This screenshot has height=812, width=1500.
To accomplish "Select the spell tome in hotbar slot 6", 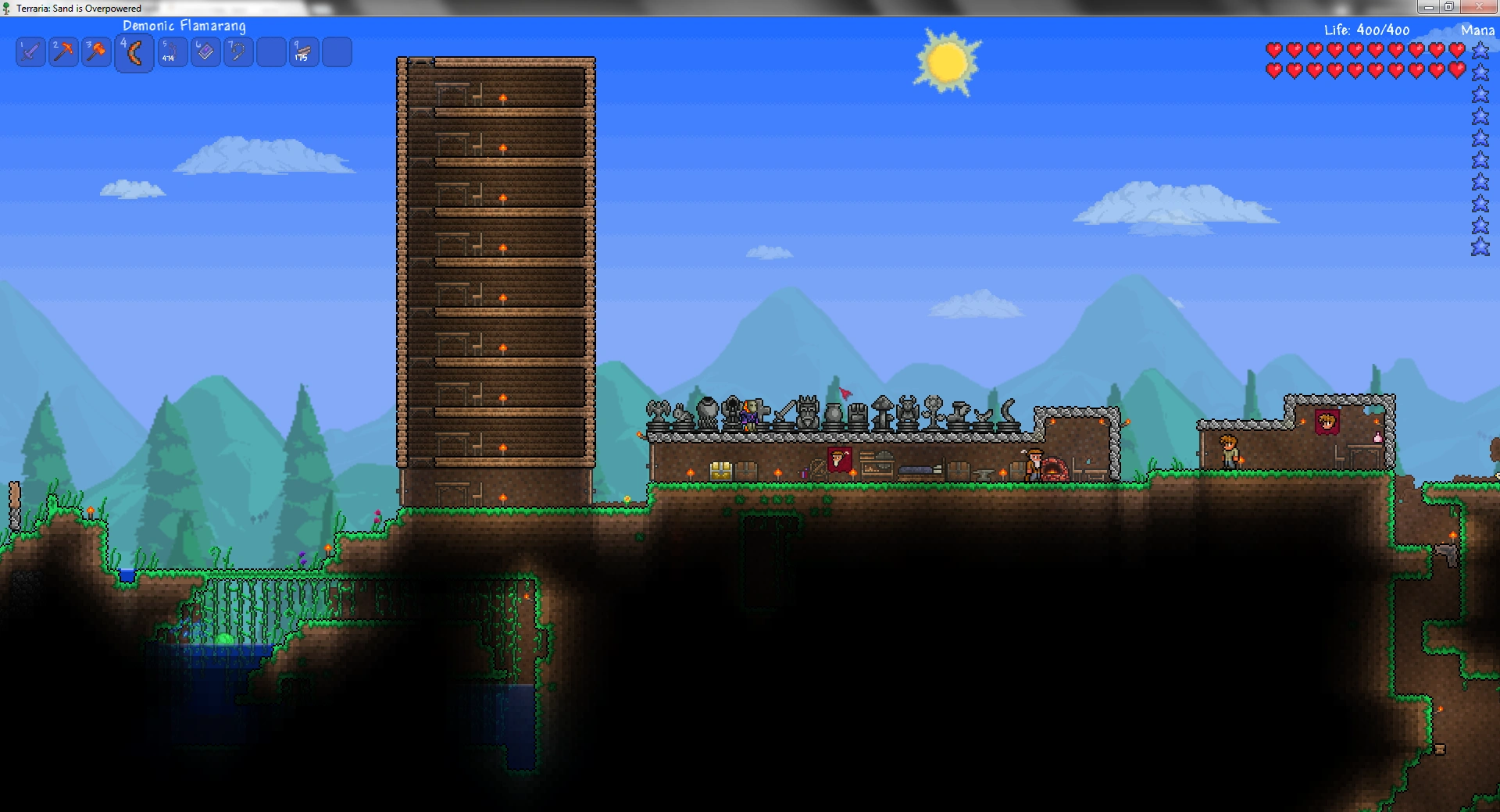I will [x=205, y=52].
